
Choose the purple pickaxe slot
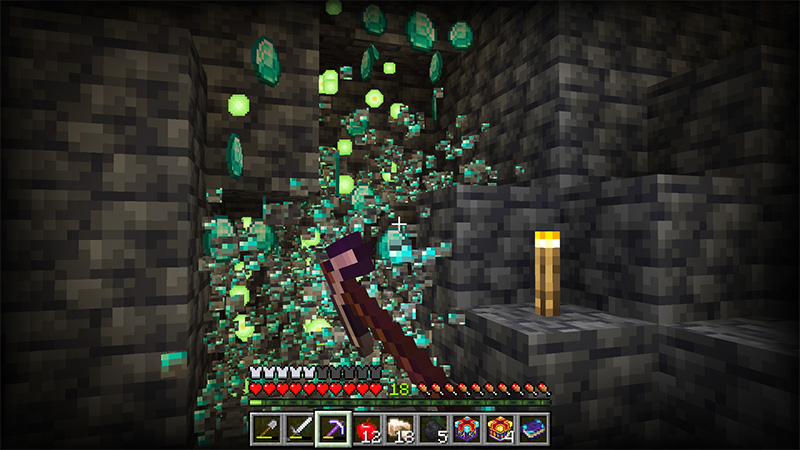[x=332, y=430]
